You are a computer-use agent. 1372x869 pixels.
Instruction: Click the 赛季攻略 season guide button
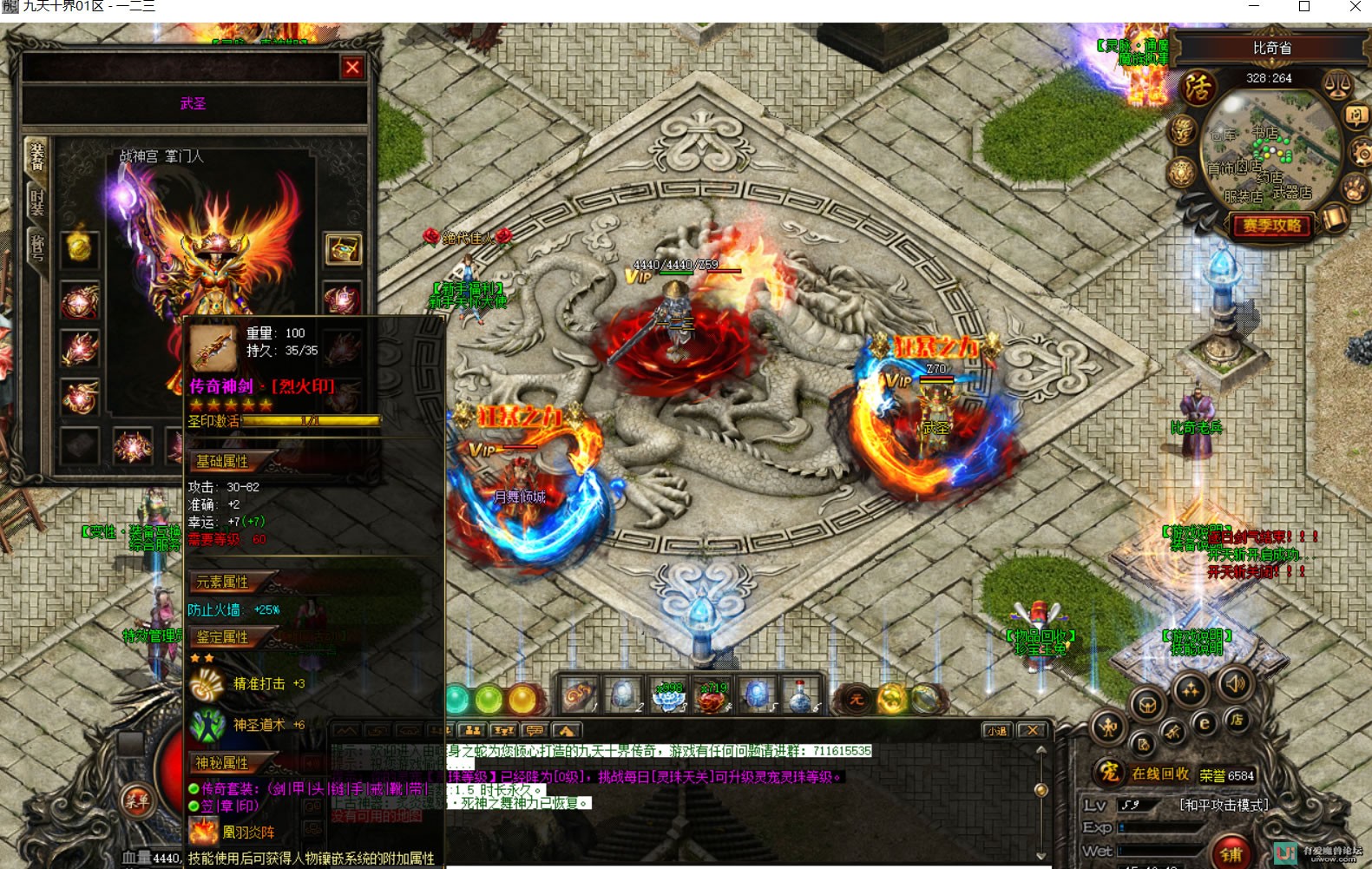coord(1271,226)
